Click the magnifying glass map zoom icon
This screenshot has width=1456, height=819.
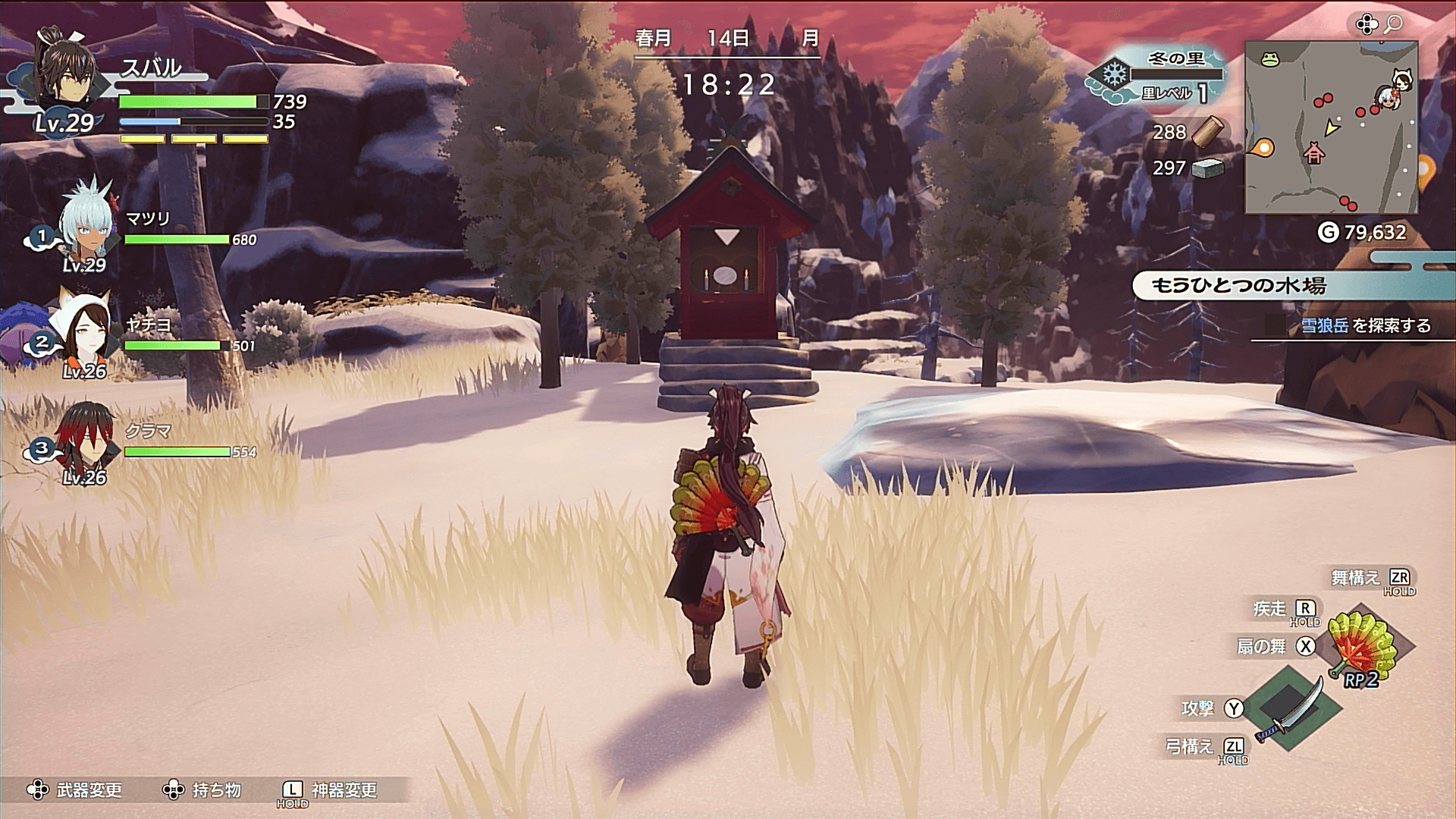1393,25
